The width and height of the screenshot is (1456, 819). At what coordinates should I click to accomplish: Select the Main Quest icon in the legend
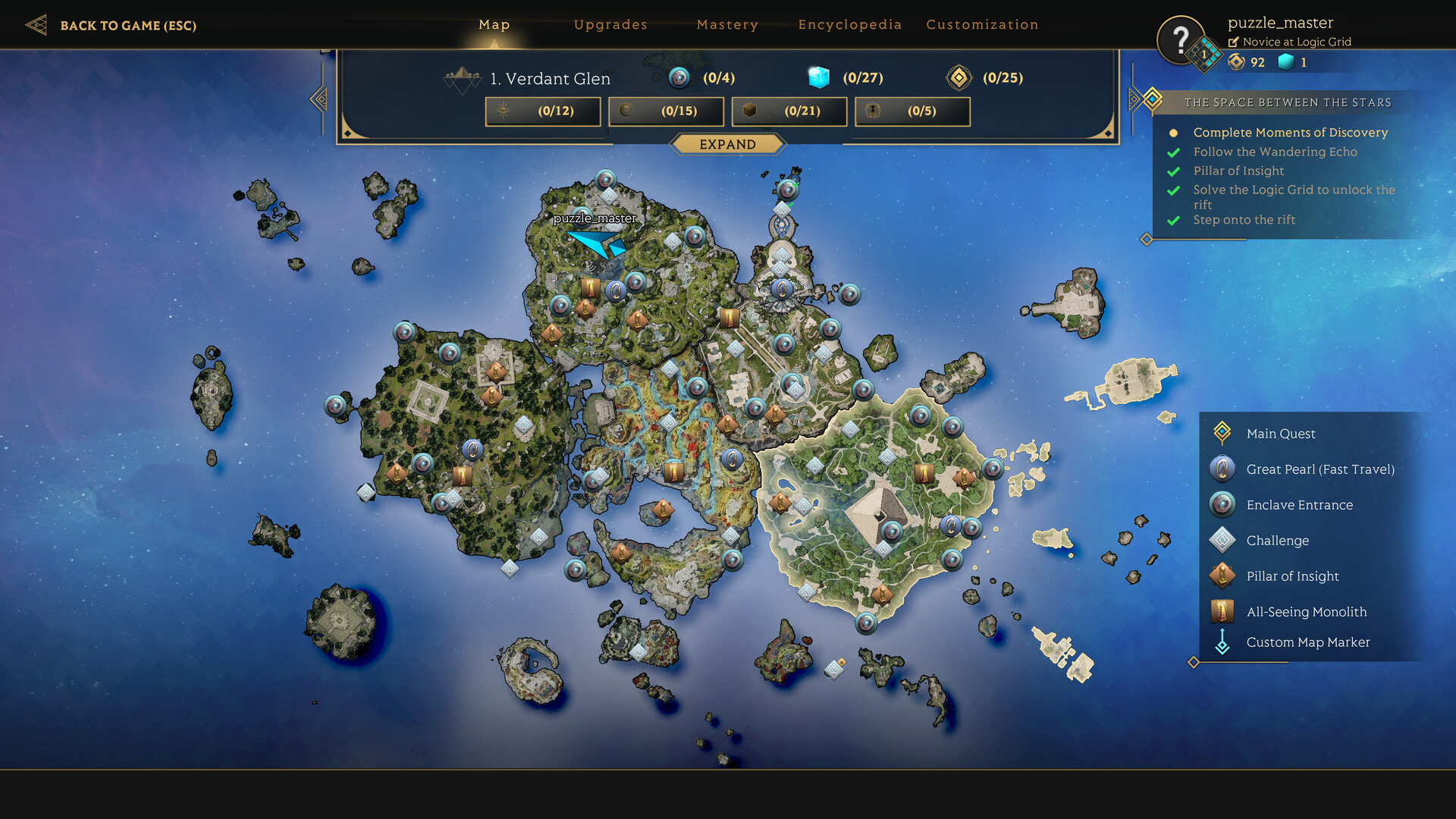coord(1222,433)
